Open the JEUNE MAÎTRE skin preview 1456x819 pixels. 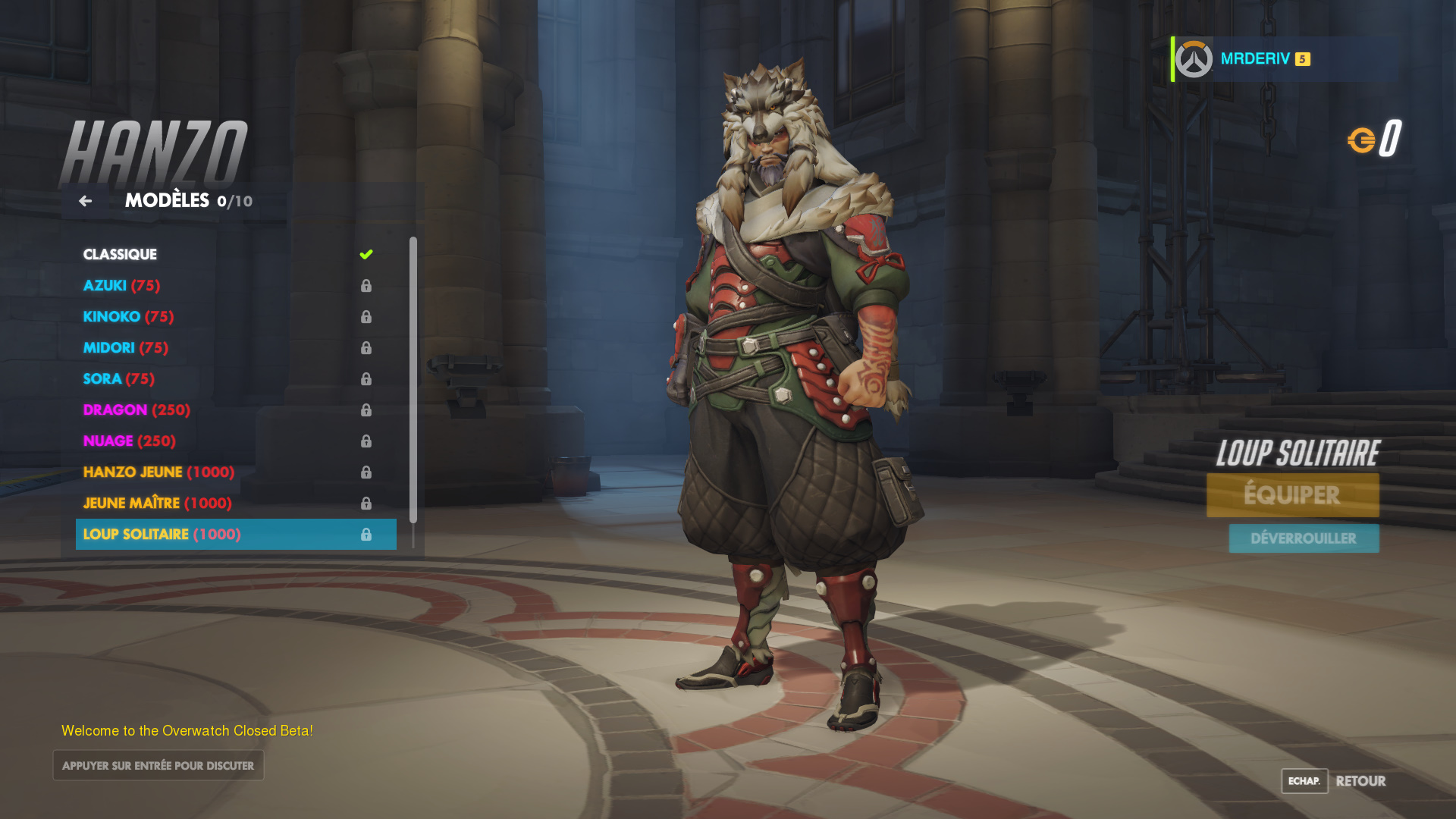[155, 503]
